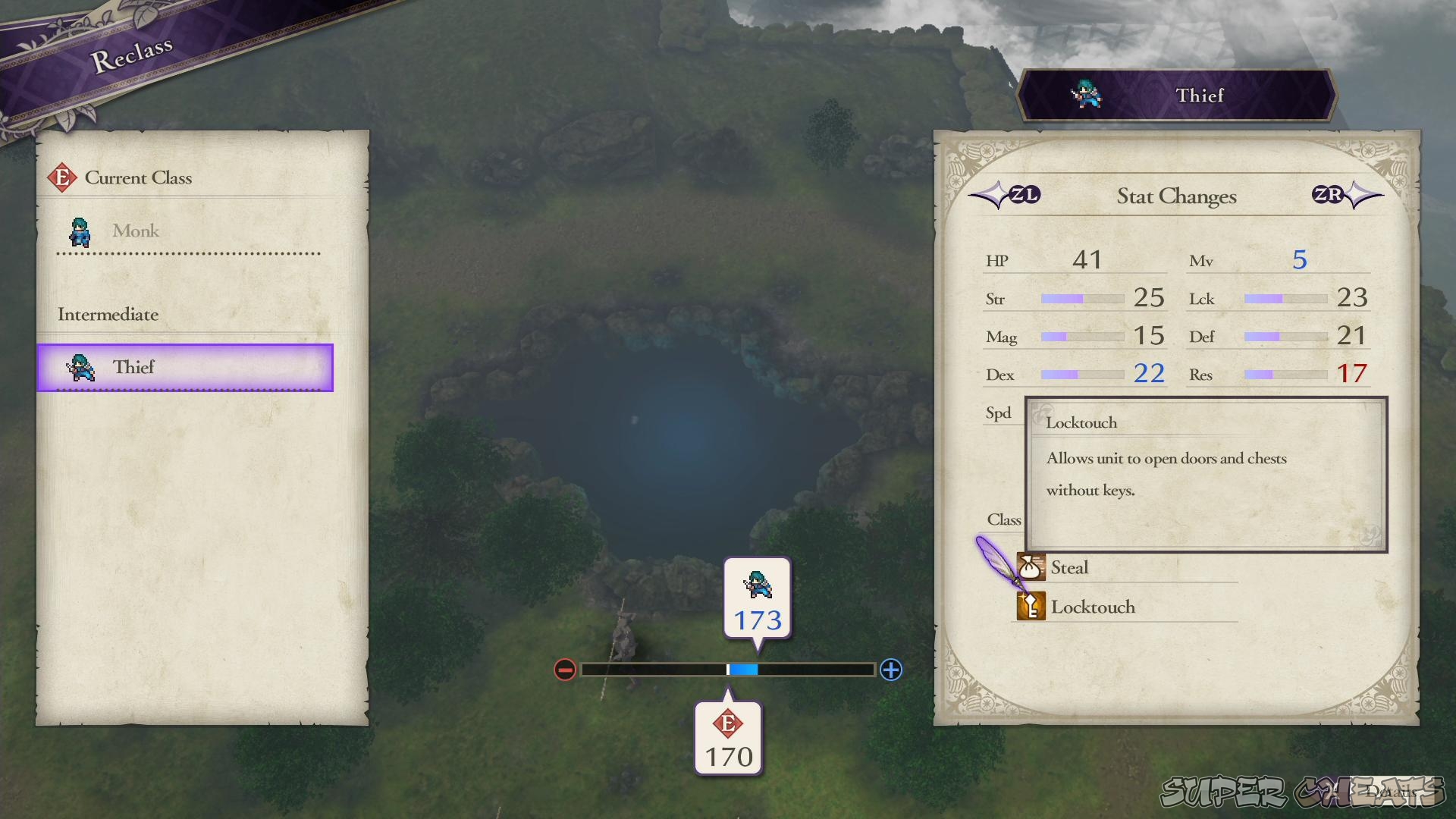This screenshot has width=1456, height=819.
Task: Open the Locktouch skill description box
Action: pos(1206,474)
